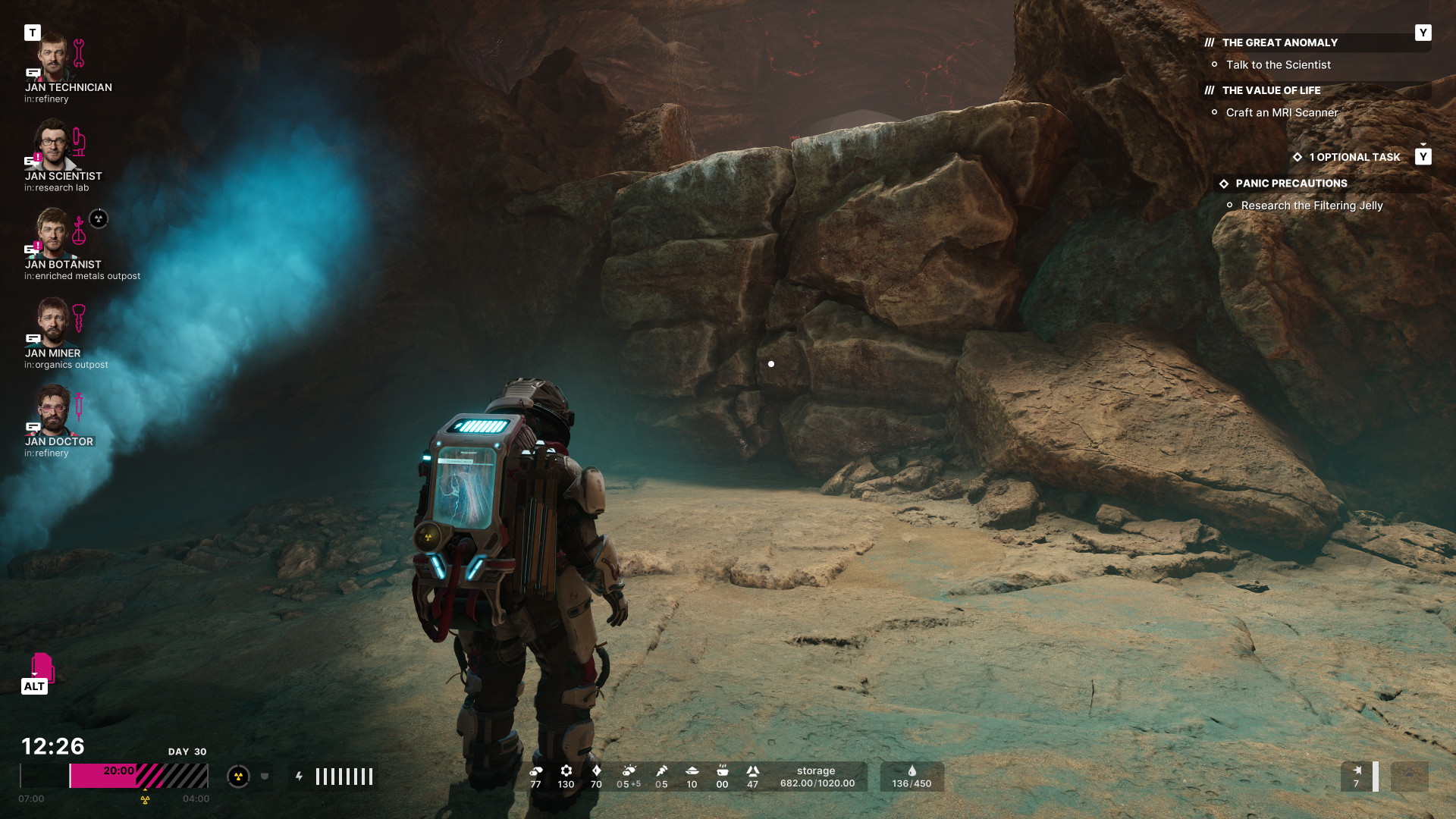Image resolution: width=1456 pixels, height=819 pixels.
Task: Open Jan Doctor's portrait
Action: click(52, 411)
